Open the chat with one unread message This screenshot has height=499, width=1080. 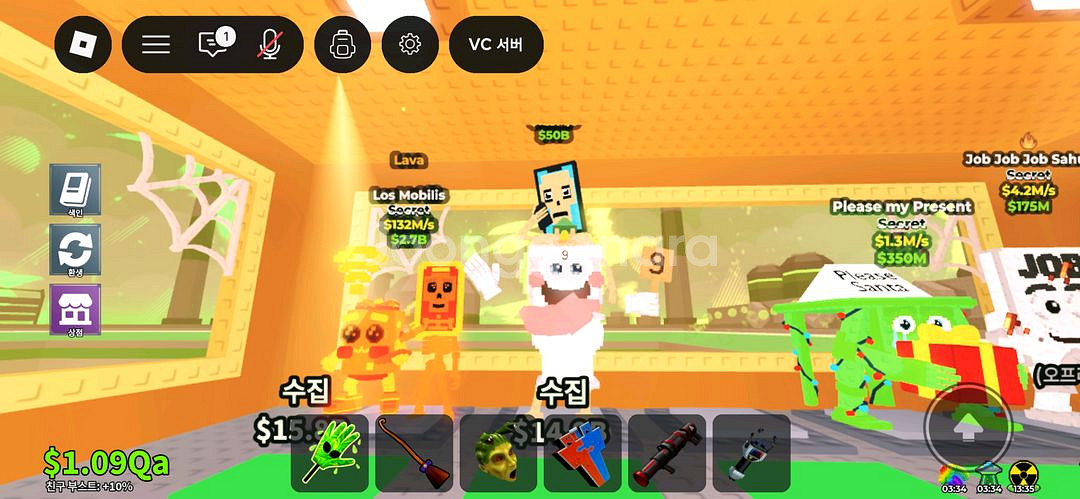214,44
